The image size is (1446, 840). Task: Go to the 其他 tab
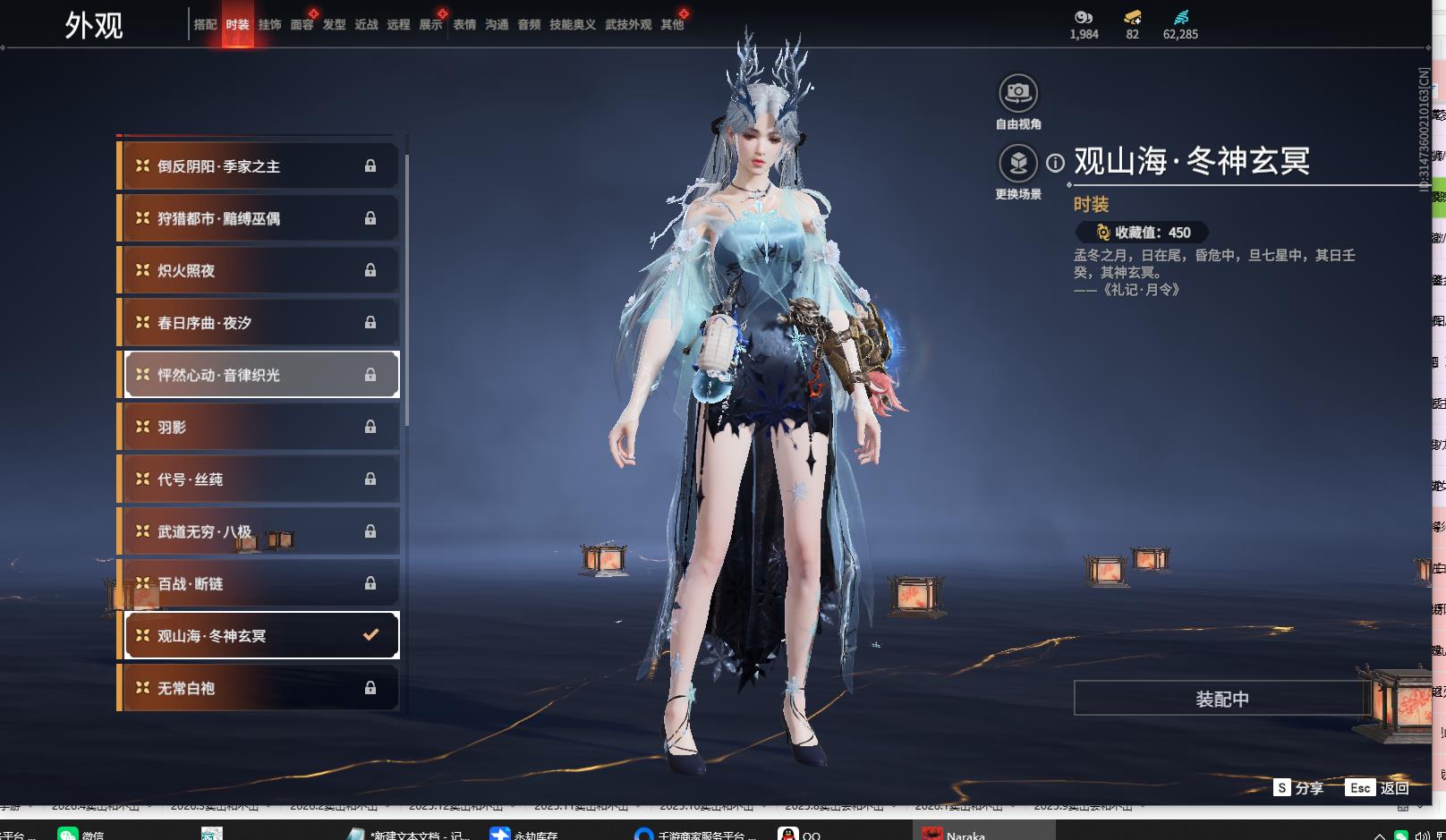point(672,24)
